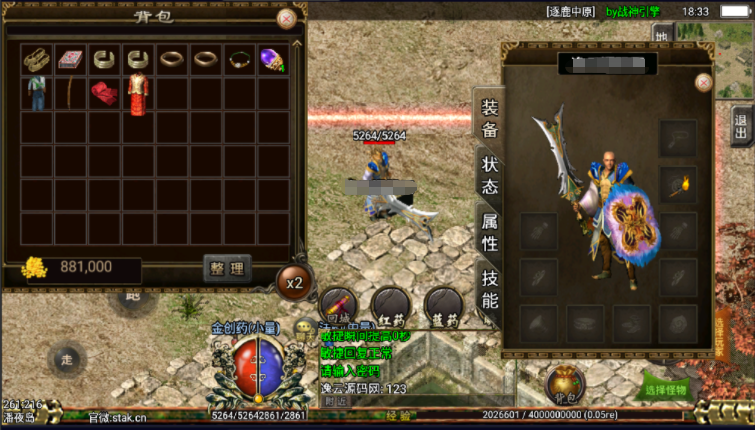Open the 属性 attributes tab
Screen dimensions: 755x430
click(x=490, y=231)
